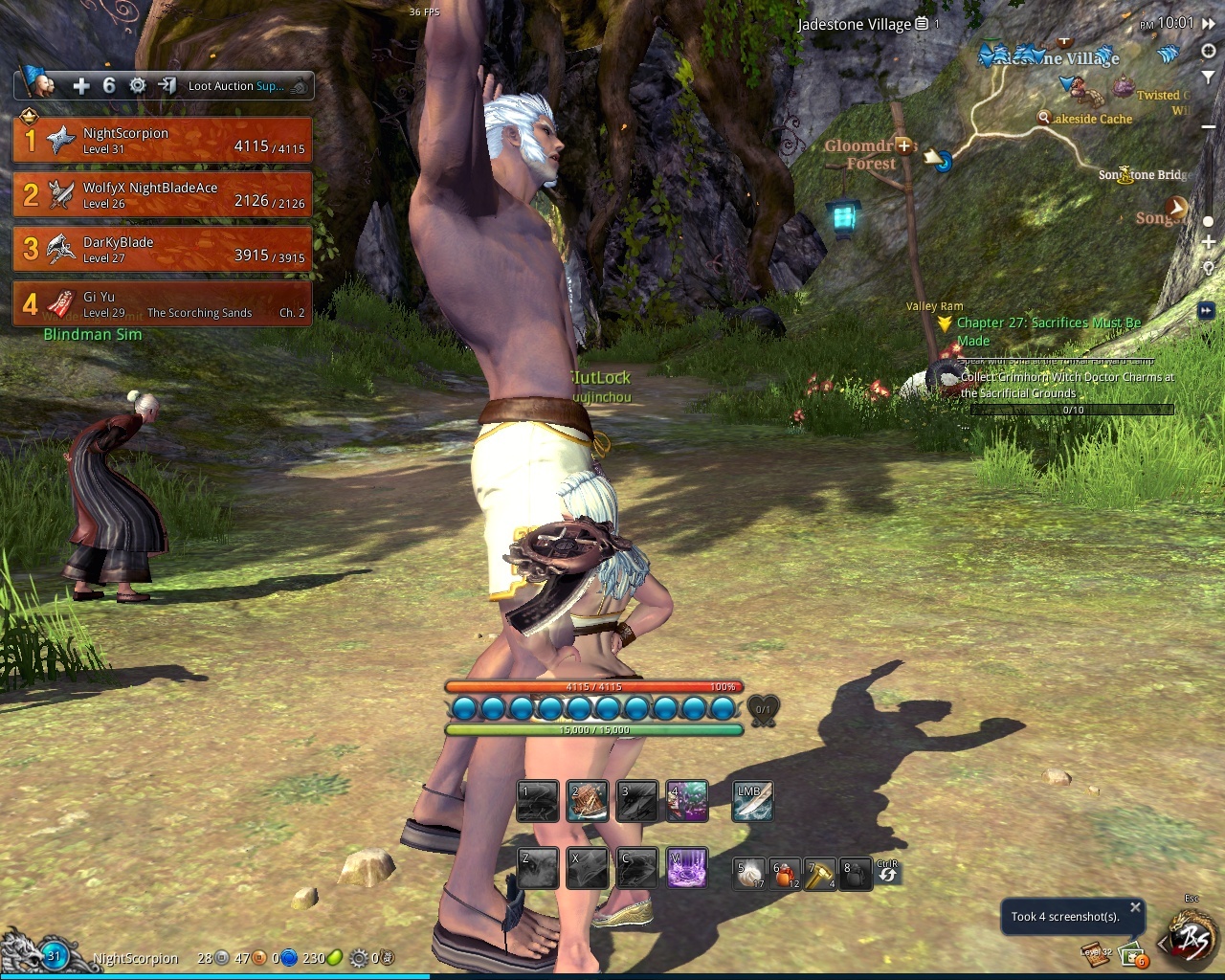Select DarKyBlade's party row
Screen dimensions: 1225x980
pyautogui.click(x=163, y=250)
